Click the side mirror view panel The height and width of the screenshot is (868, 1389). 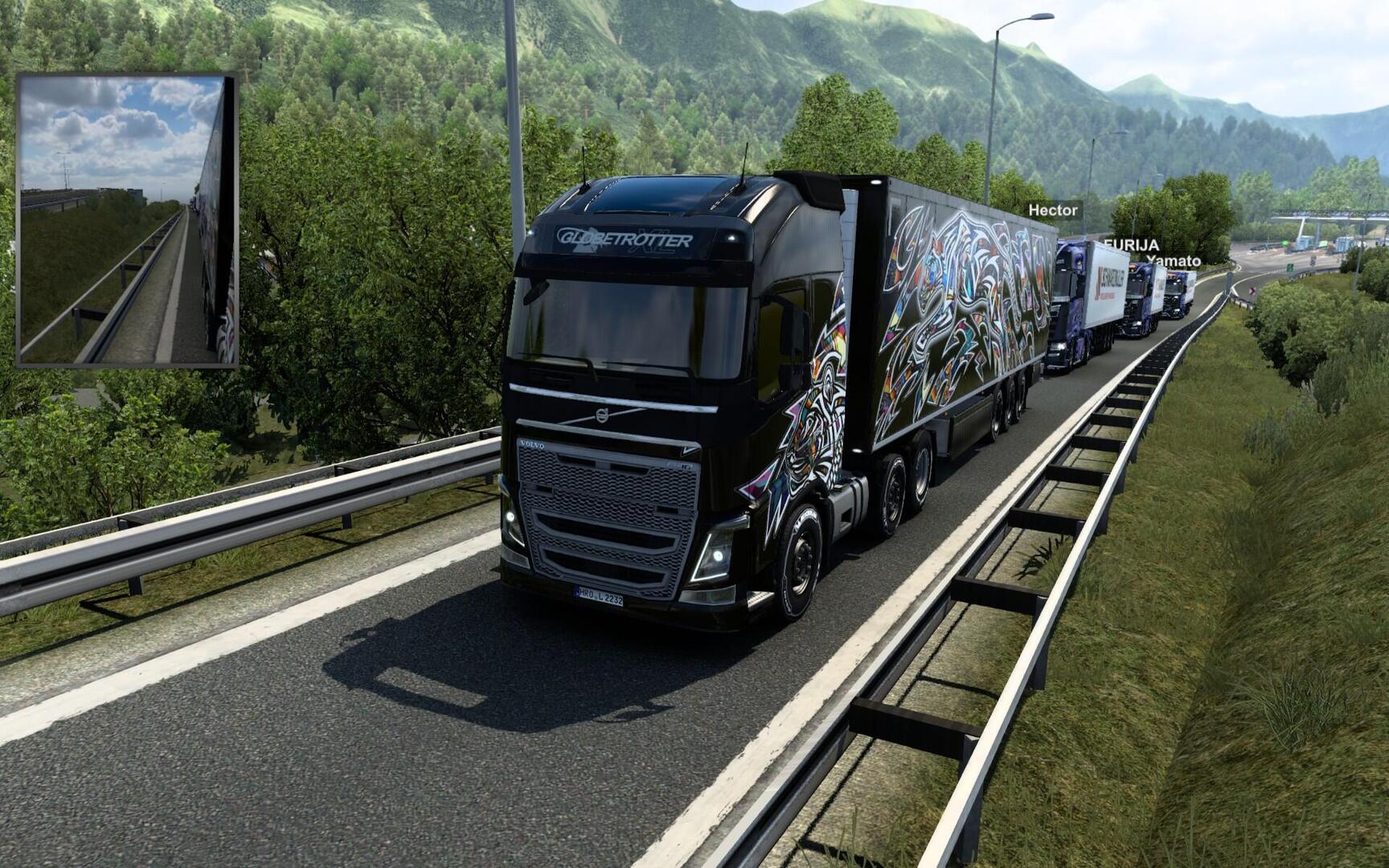[x=128, y=221]
